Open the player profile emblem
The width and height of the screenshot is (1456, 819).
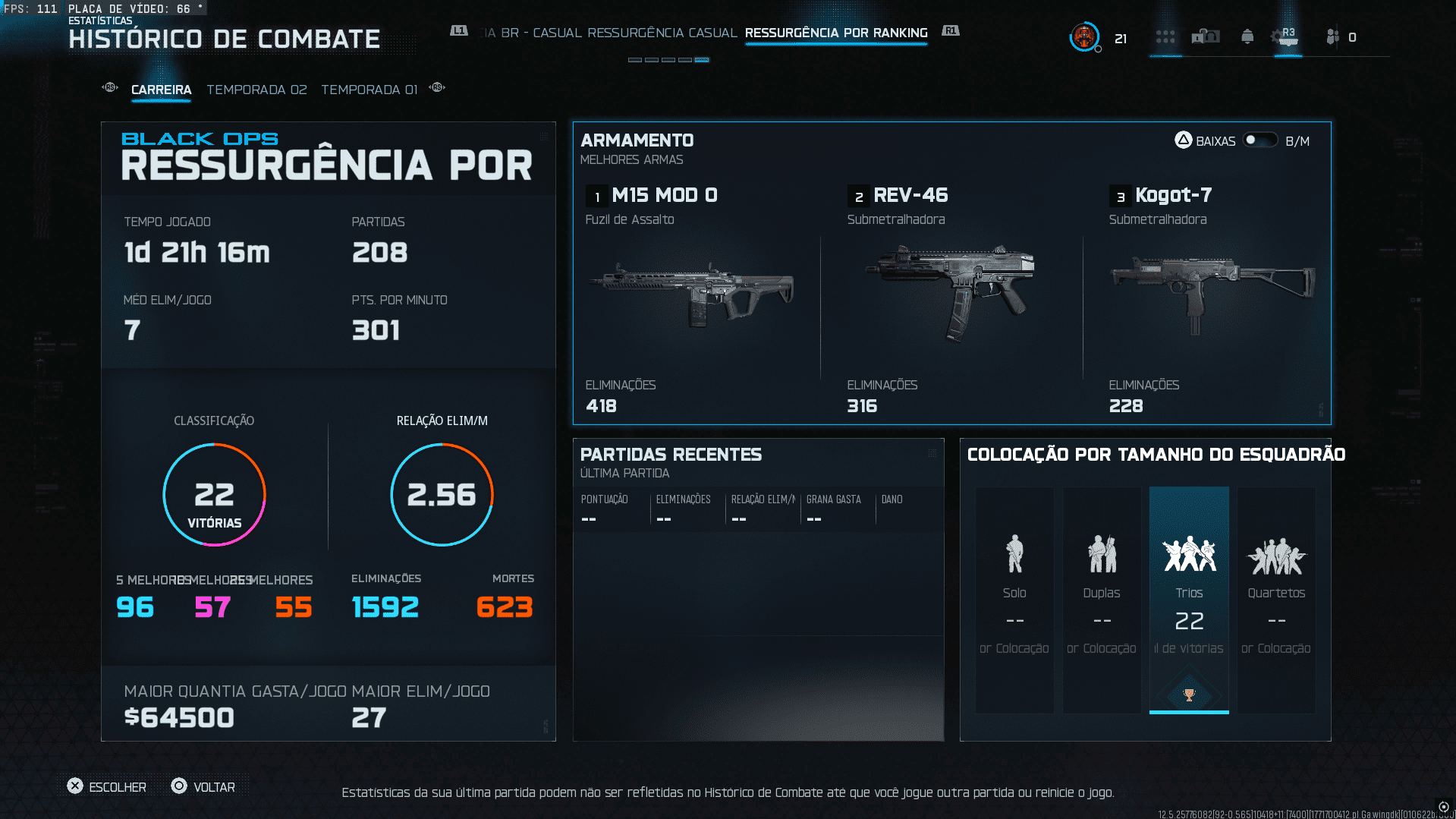point(1084,36)
